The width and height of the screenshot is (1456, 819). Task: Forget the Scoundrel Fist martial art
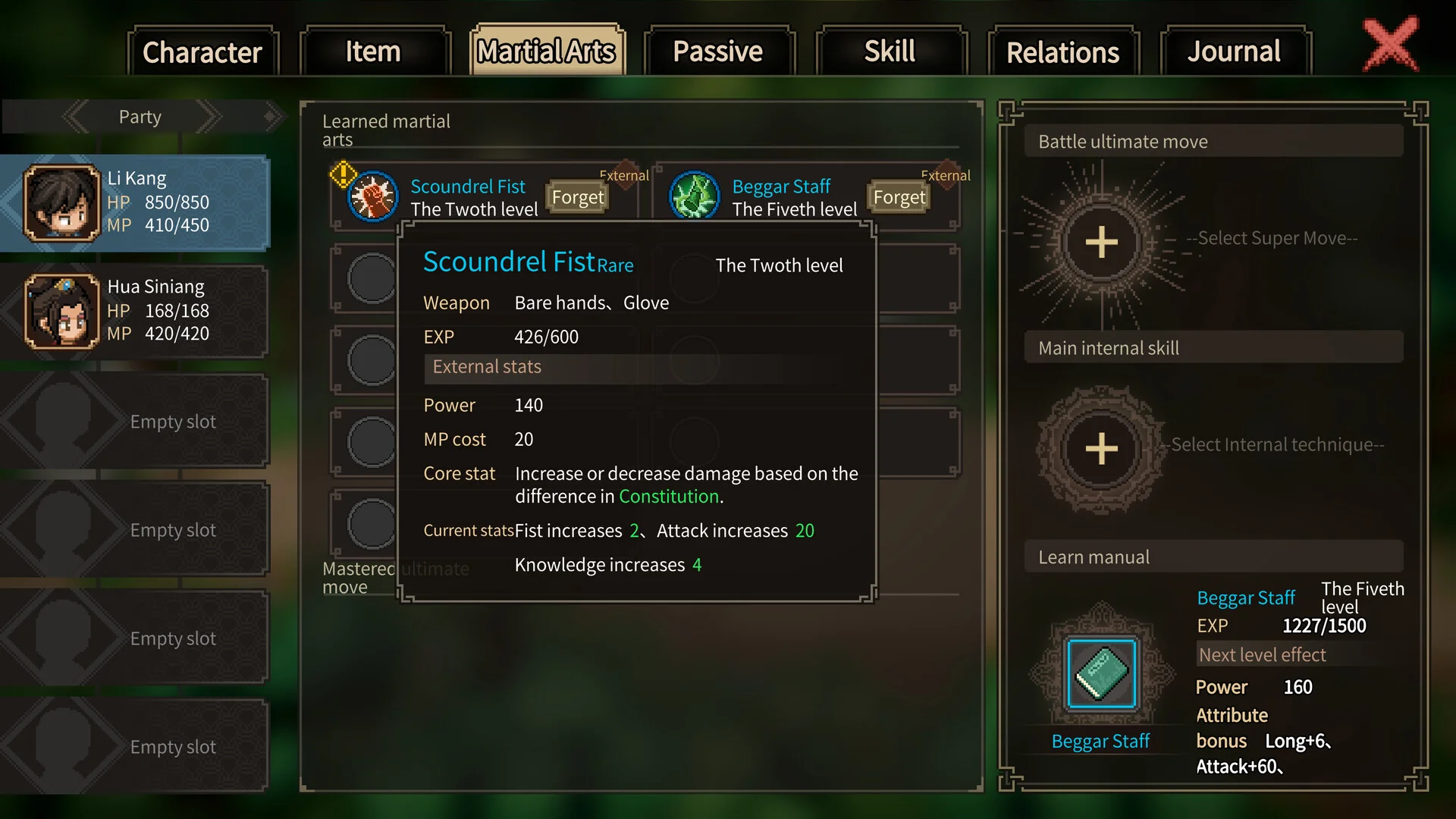[x=578, y=197]
